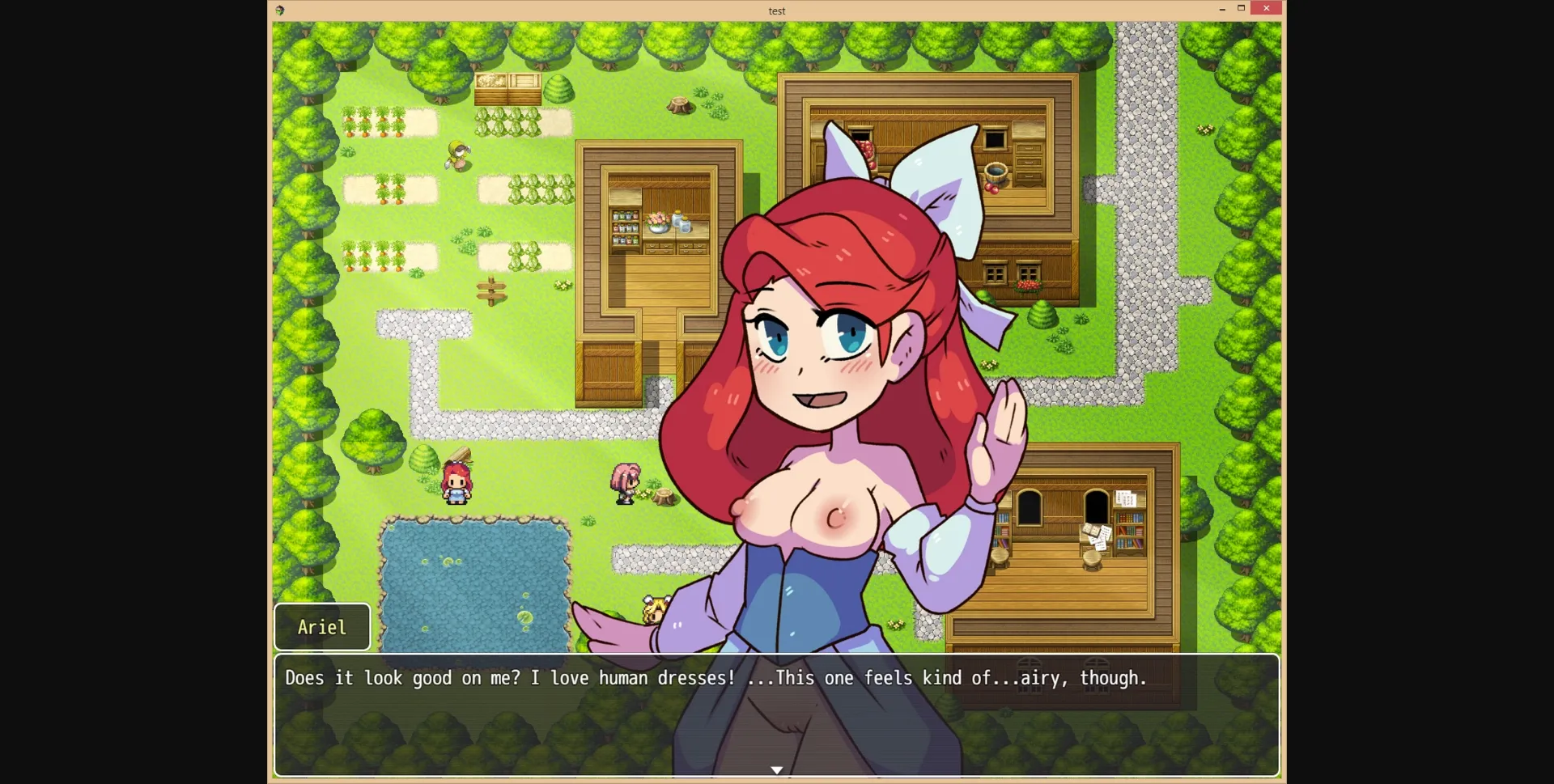Advance the dialogue via the down arrow indicator

point(776,769)
